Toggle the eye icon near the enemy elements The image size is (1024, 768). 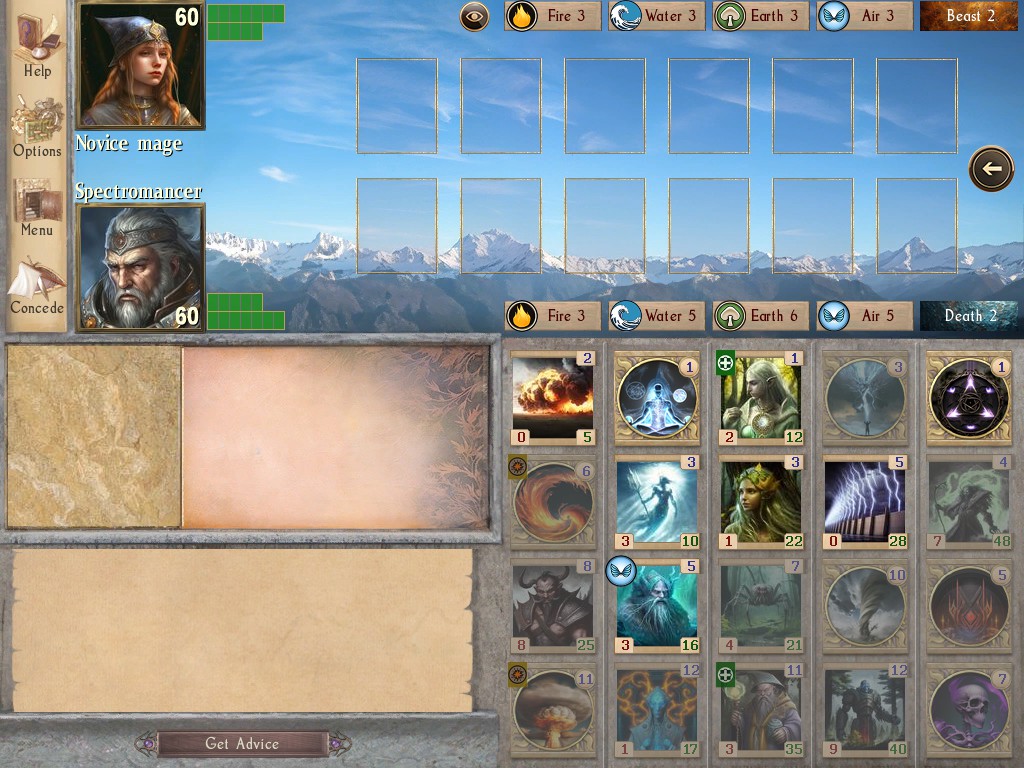tap(474, 16)
